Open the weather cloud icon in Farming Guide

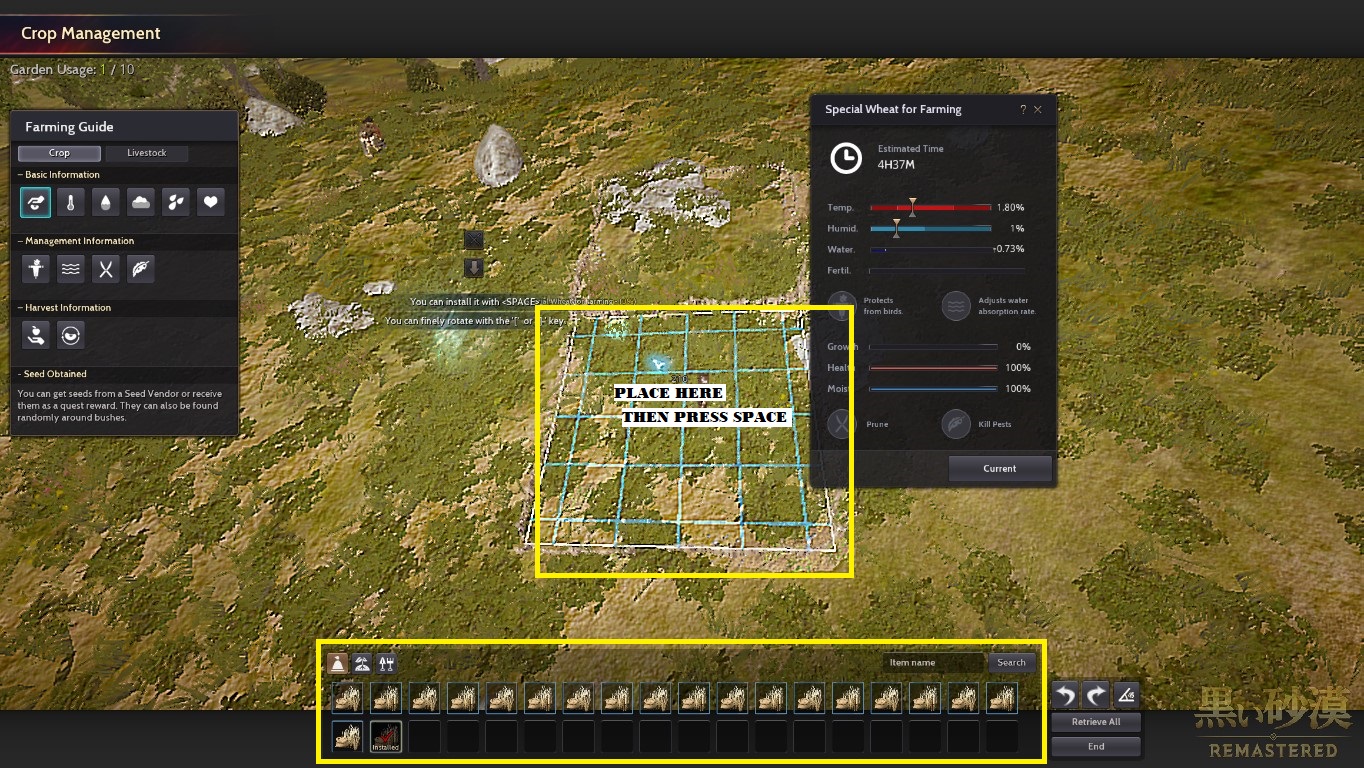141,202
